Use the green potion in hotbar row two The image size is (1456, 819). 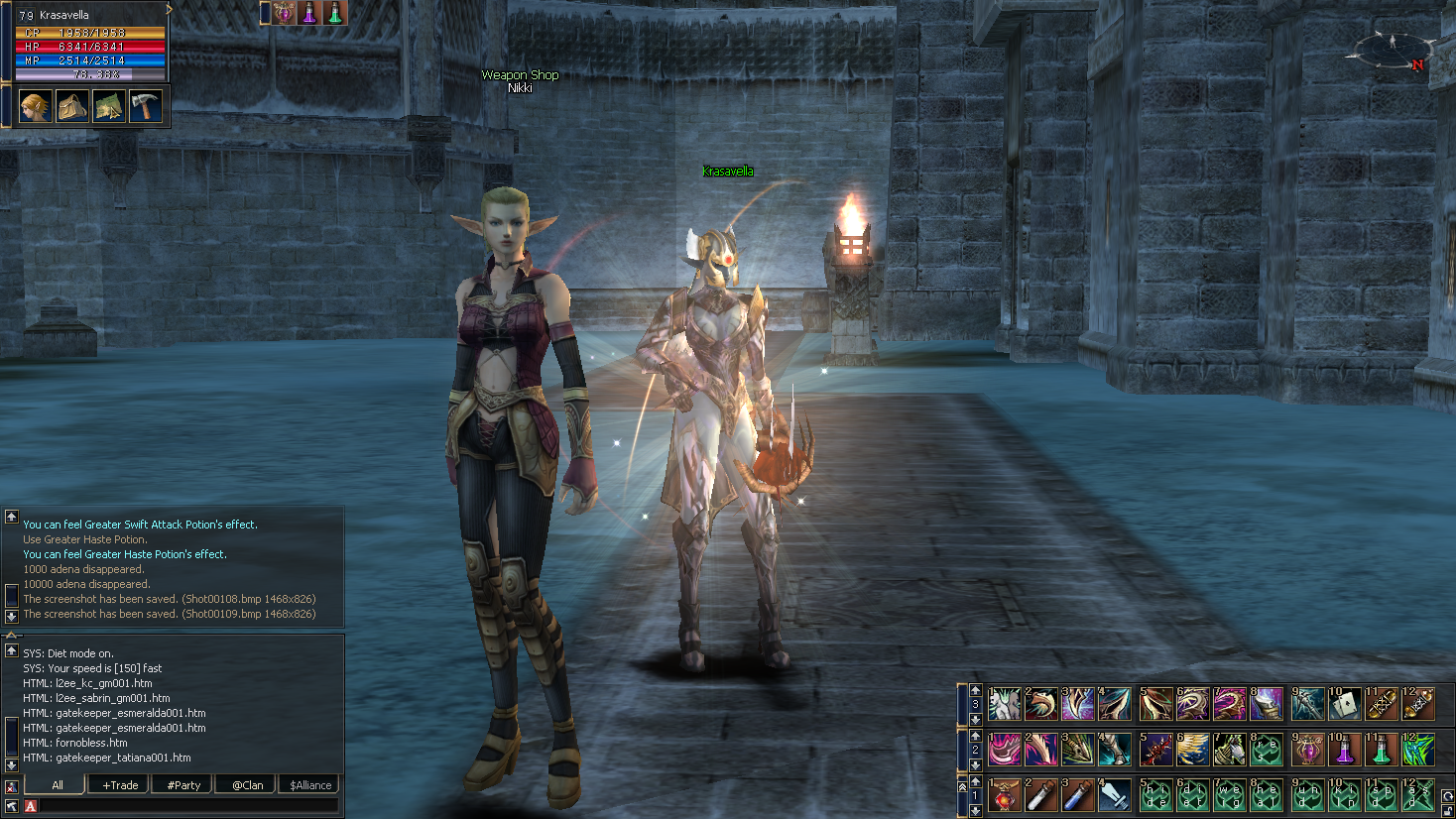(x=1382, y=750)
